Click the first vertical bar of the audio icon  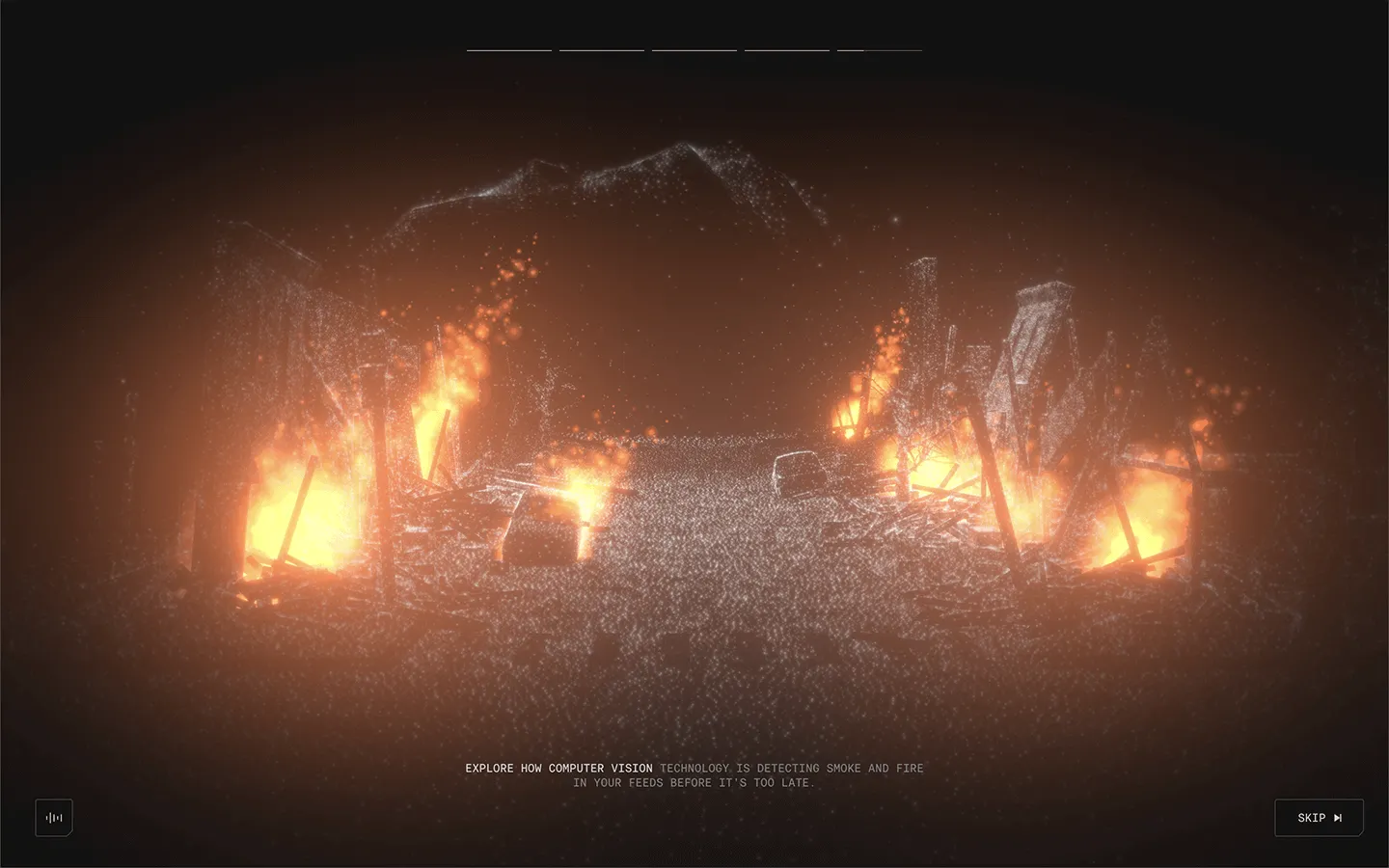click(47, 817)
